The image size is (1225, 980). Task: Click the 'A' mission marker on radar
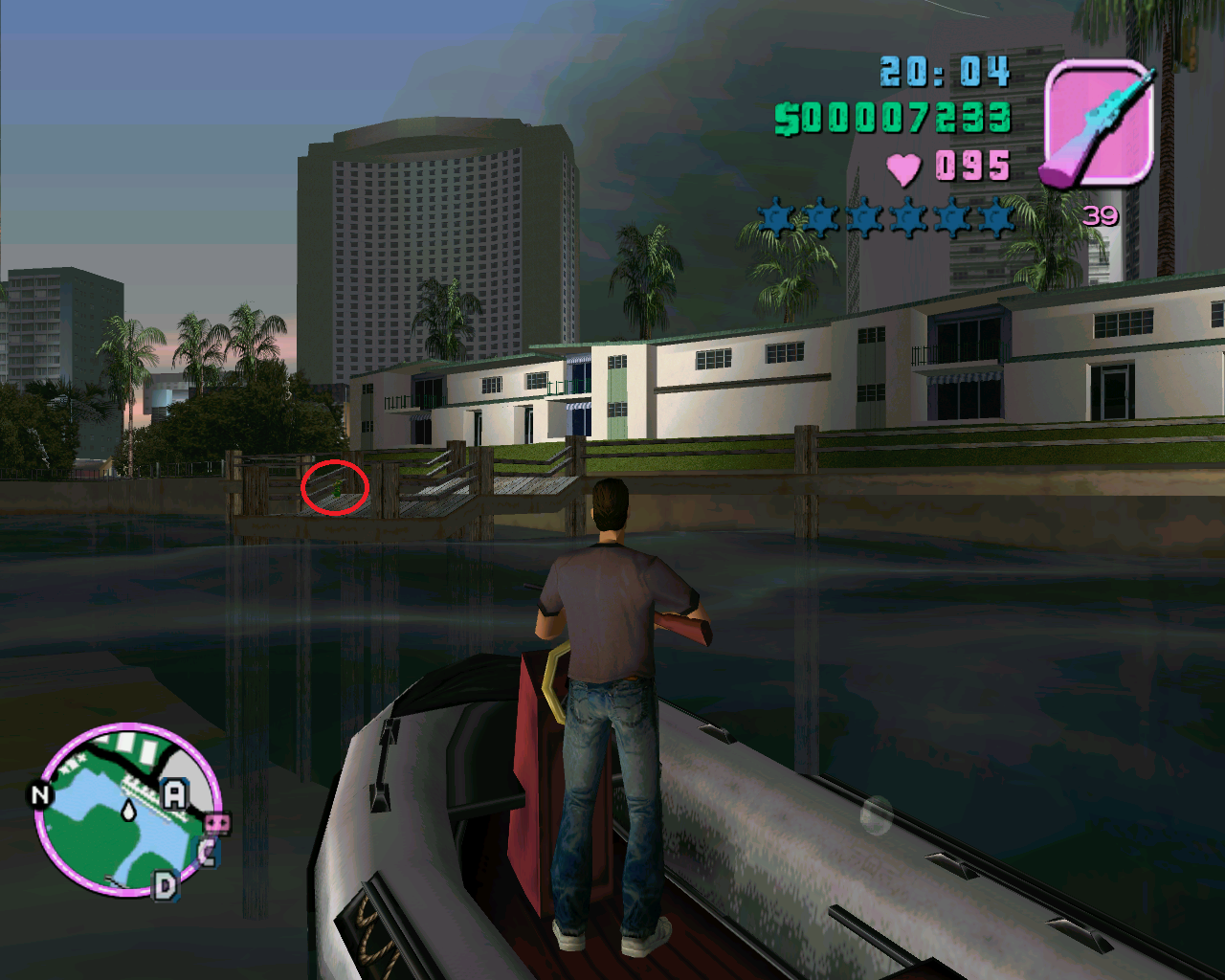[x=175, y=793]
